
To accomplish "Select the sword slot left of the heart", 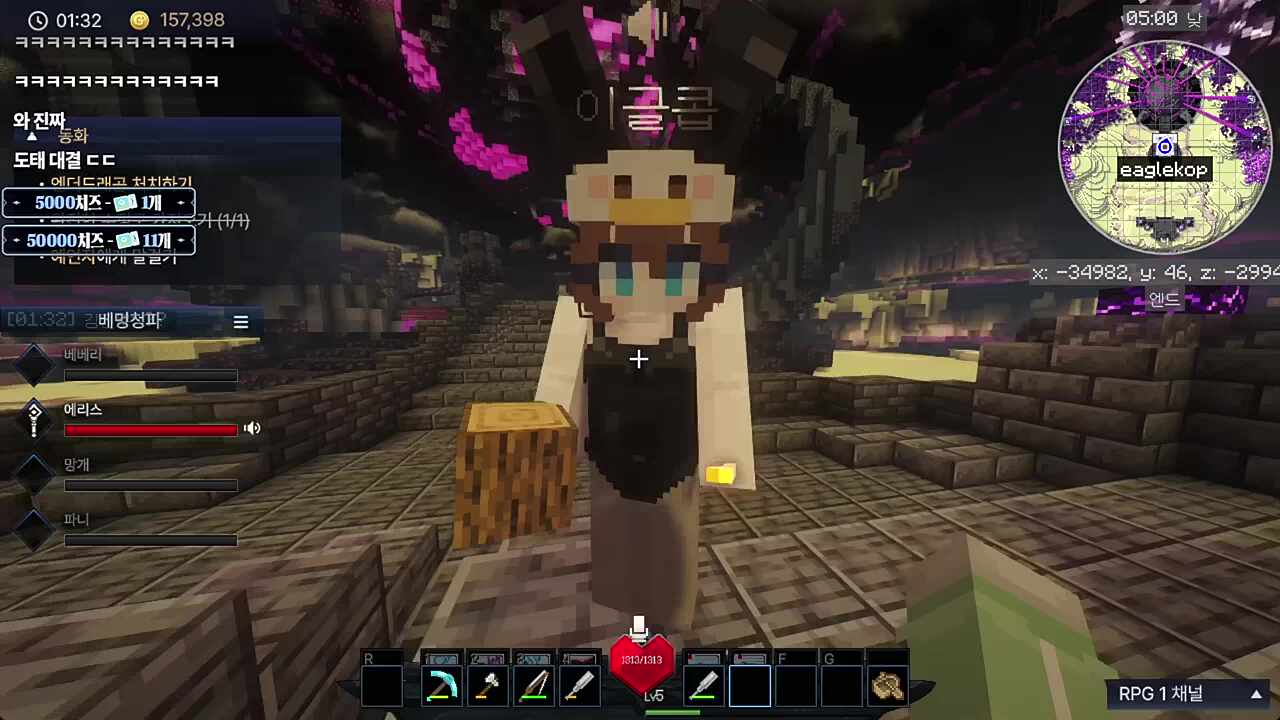I will pyautogui.click(x=580, y=686).
